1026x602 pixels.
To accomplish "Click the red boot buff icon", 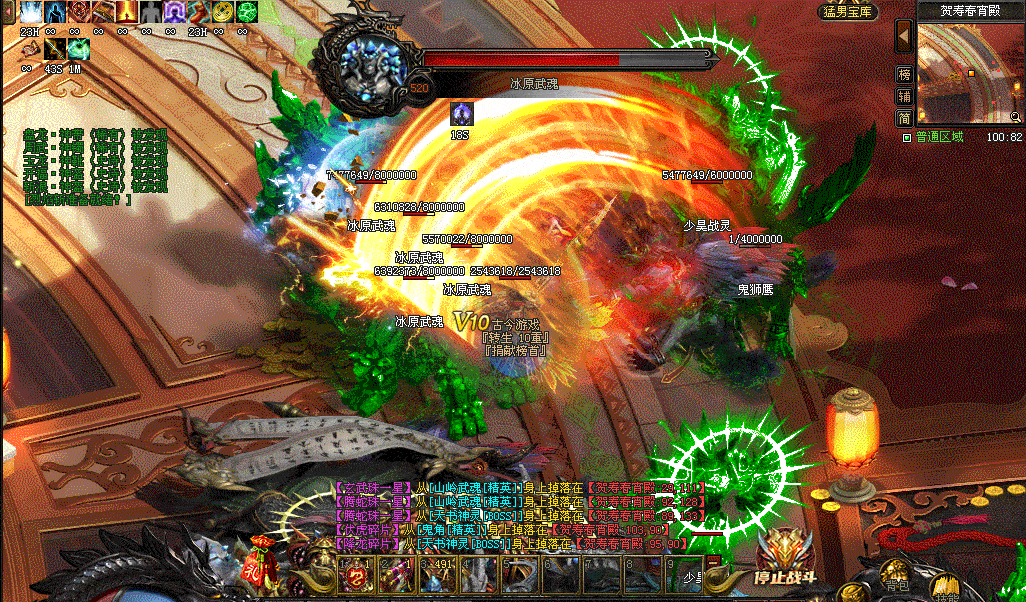I will (x=199, y=12).
